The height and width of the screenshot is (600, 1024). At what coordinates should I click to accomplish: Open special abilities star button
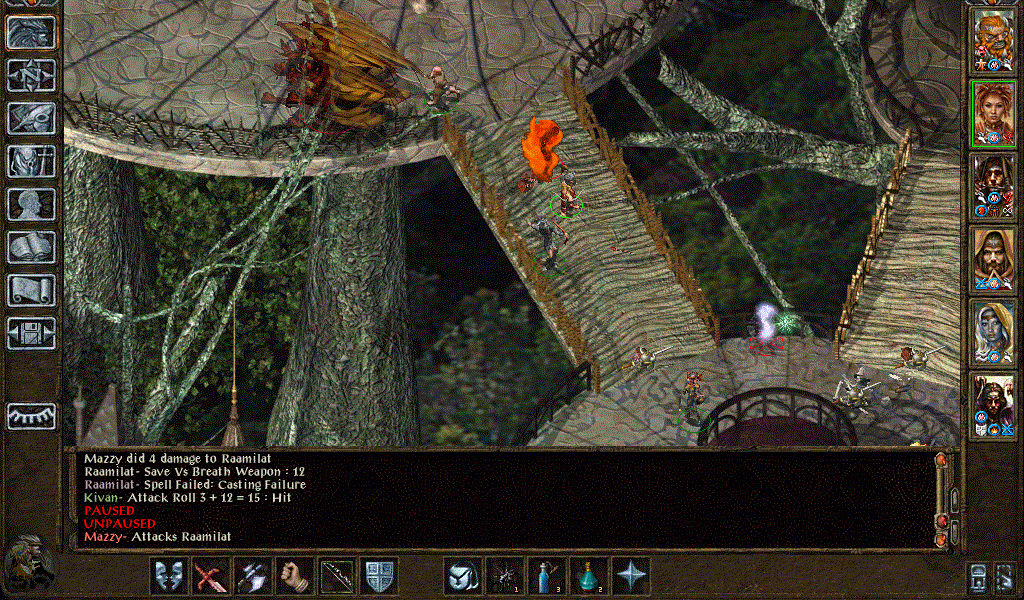[x=631, y=576]
